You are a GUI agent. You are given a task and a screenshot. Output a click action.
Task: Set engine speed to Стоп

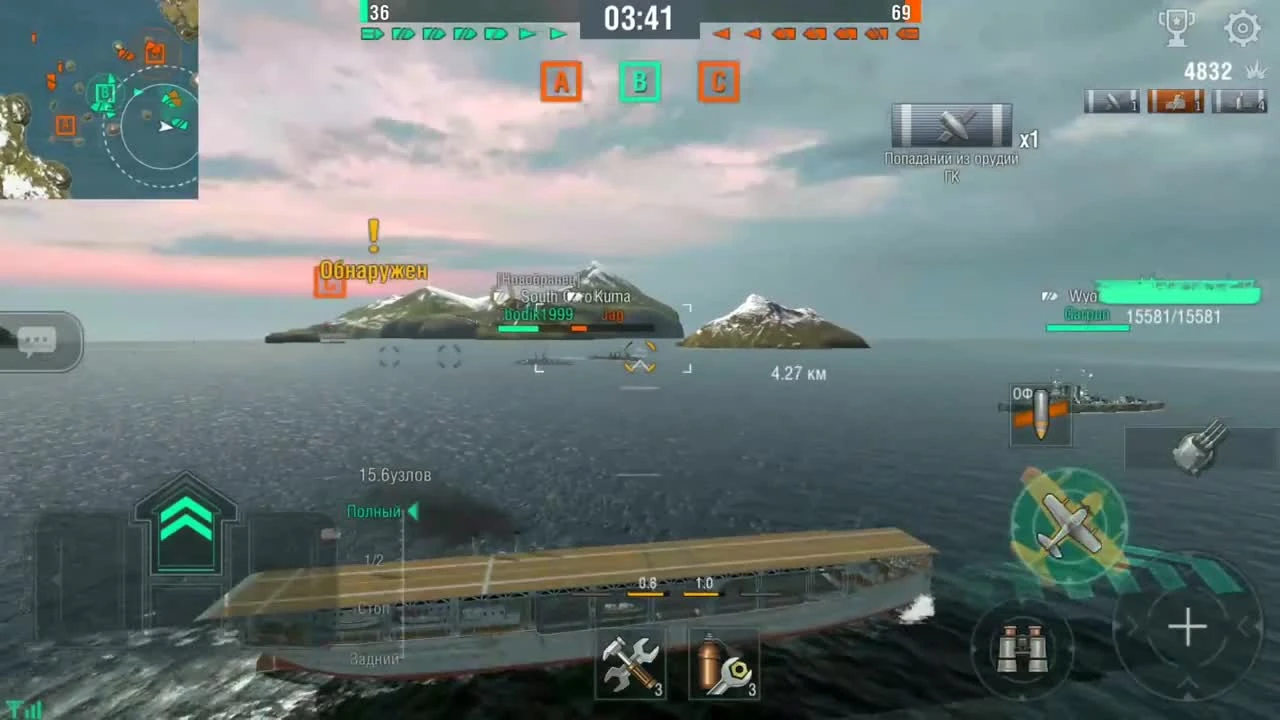click(371, 608)
